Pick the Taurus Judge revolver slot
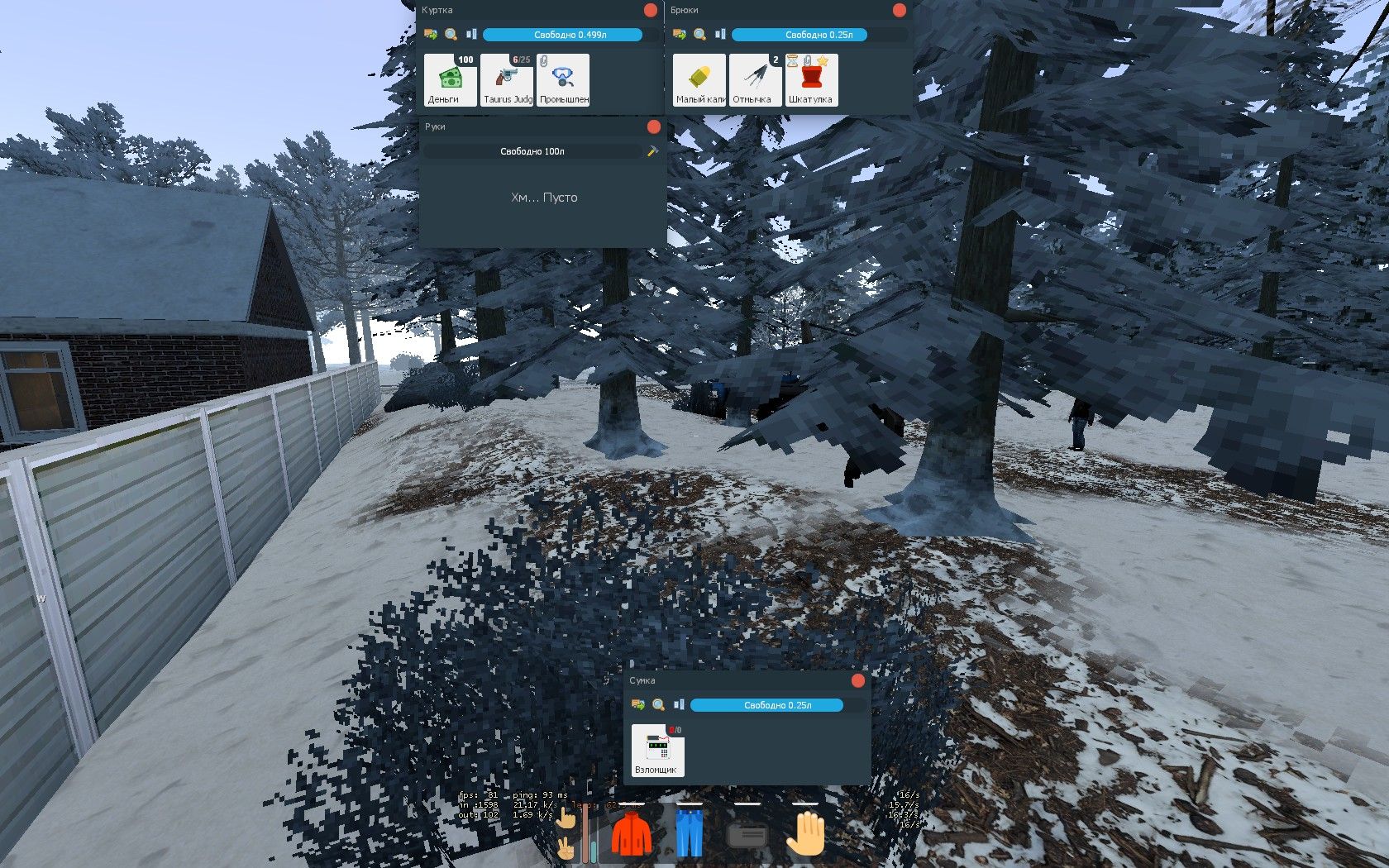 coord(507,80)
